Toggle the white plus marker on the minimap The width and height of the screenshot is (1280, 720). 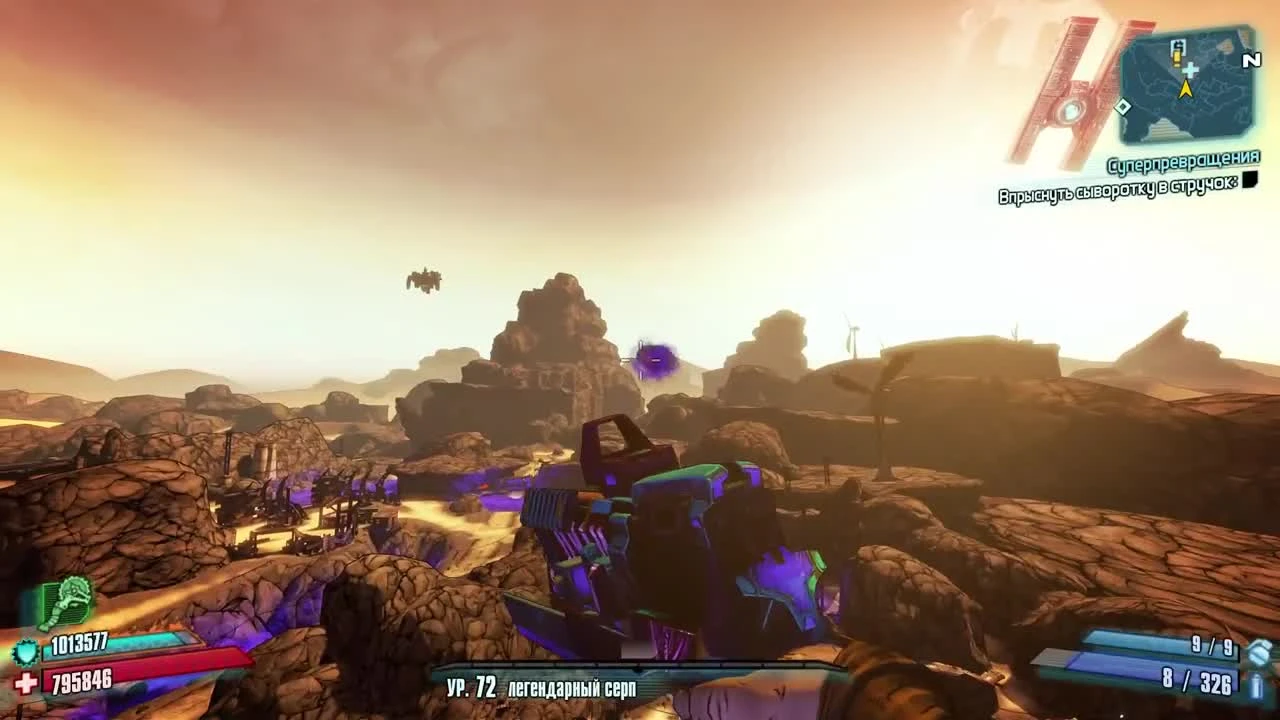pos(1190,70)
